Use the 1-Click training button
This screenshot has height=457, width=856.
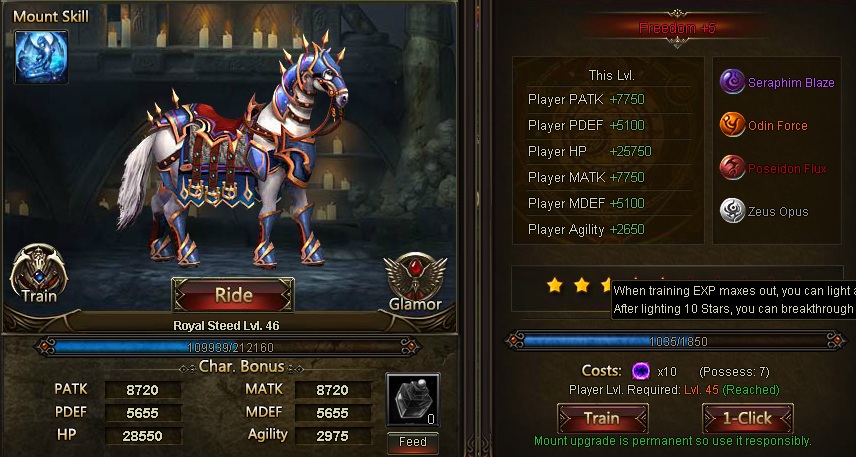748,418
